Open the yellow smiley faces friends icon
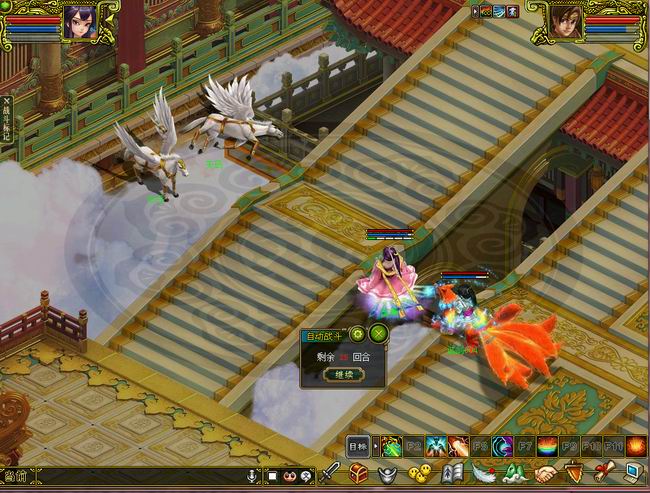The height and width of the screenshot is (493, 650). click(420, 474)
